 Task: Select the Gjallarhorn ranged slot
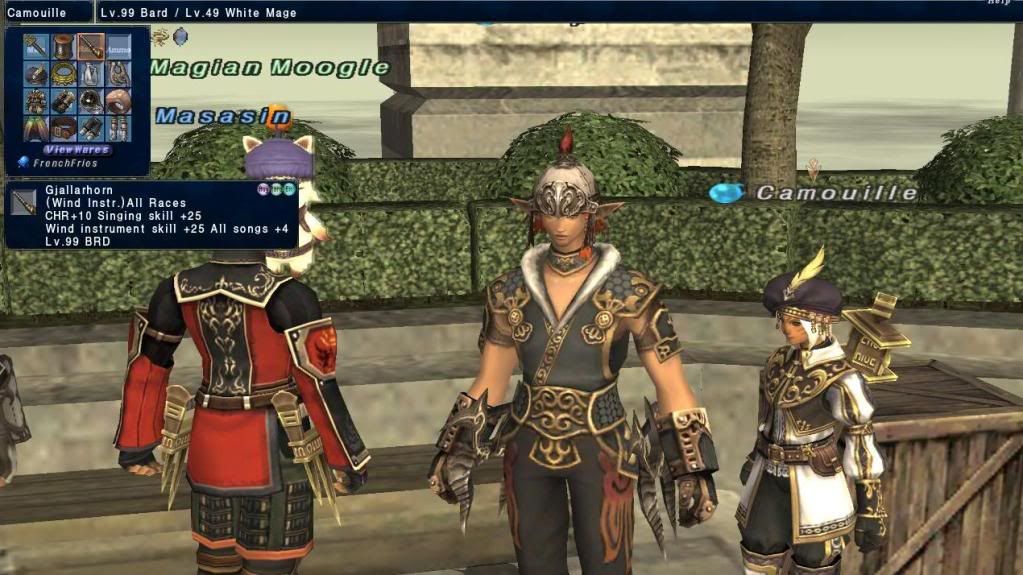coord(91,46)
